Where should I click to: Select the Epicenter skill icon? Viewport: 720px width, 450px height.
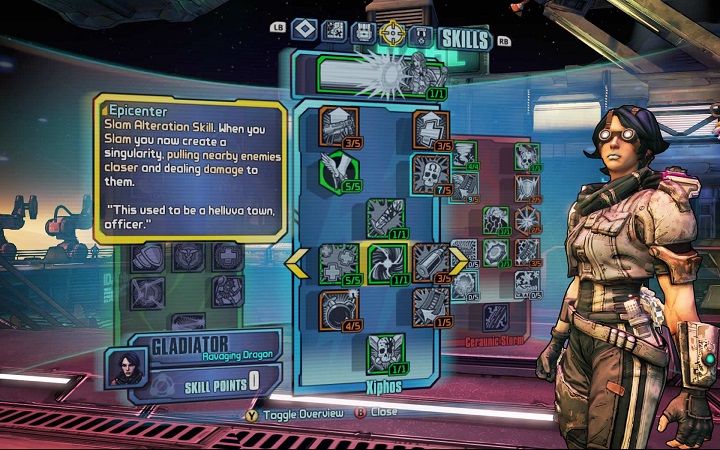tap(384, 262)
